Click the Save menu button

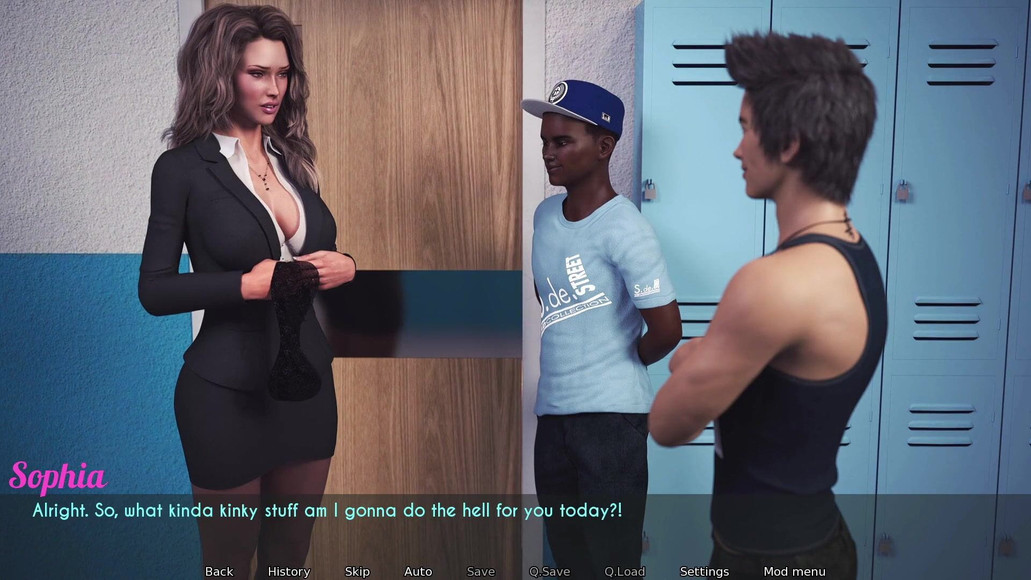pyautogui.click(x=481, y=572)
